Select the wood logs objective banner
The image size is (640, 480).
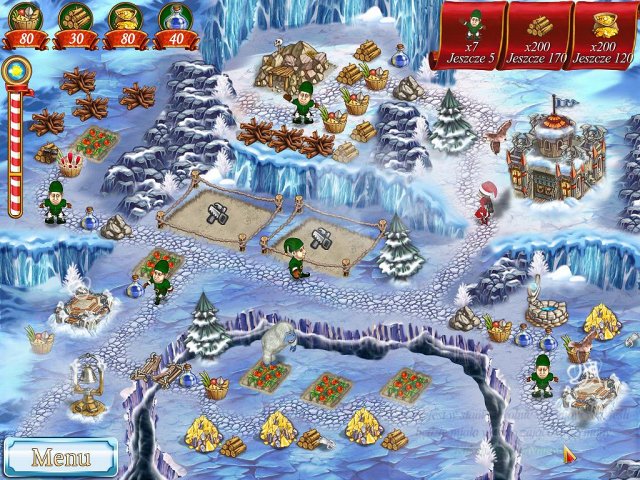537,35
